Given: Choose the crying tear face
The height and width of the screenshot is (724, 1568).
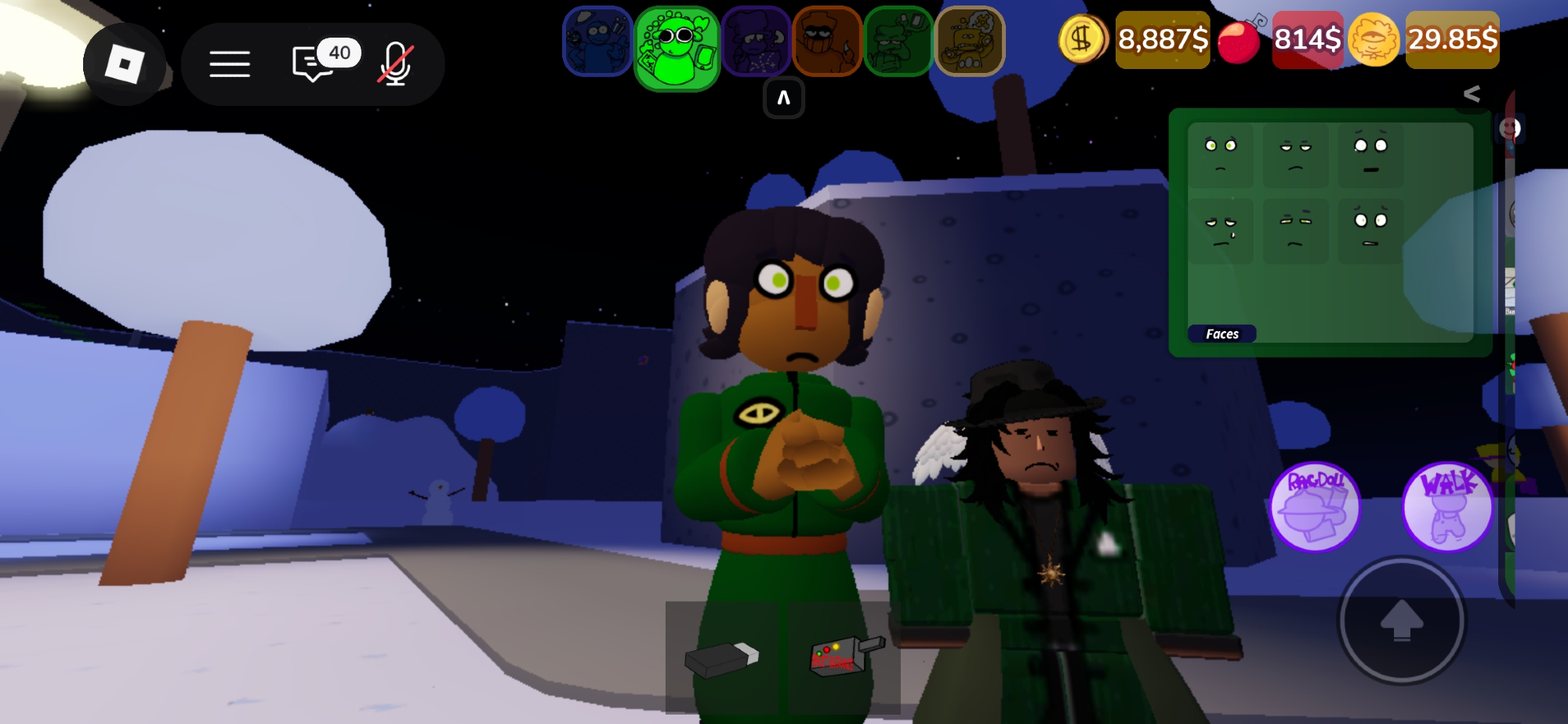Looking at the screenshot, I should pos(1220,231).
